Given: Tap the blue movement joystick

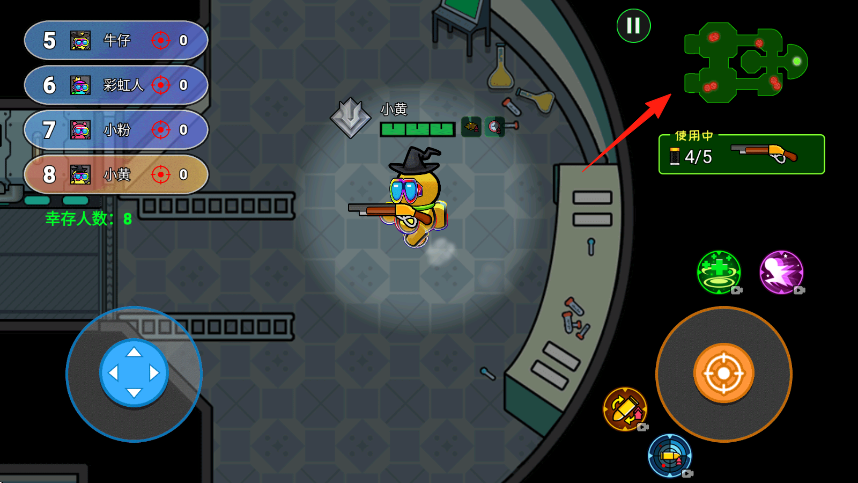Looking at the screenshot, I should [134, 373].
